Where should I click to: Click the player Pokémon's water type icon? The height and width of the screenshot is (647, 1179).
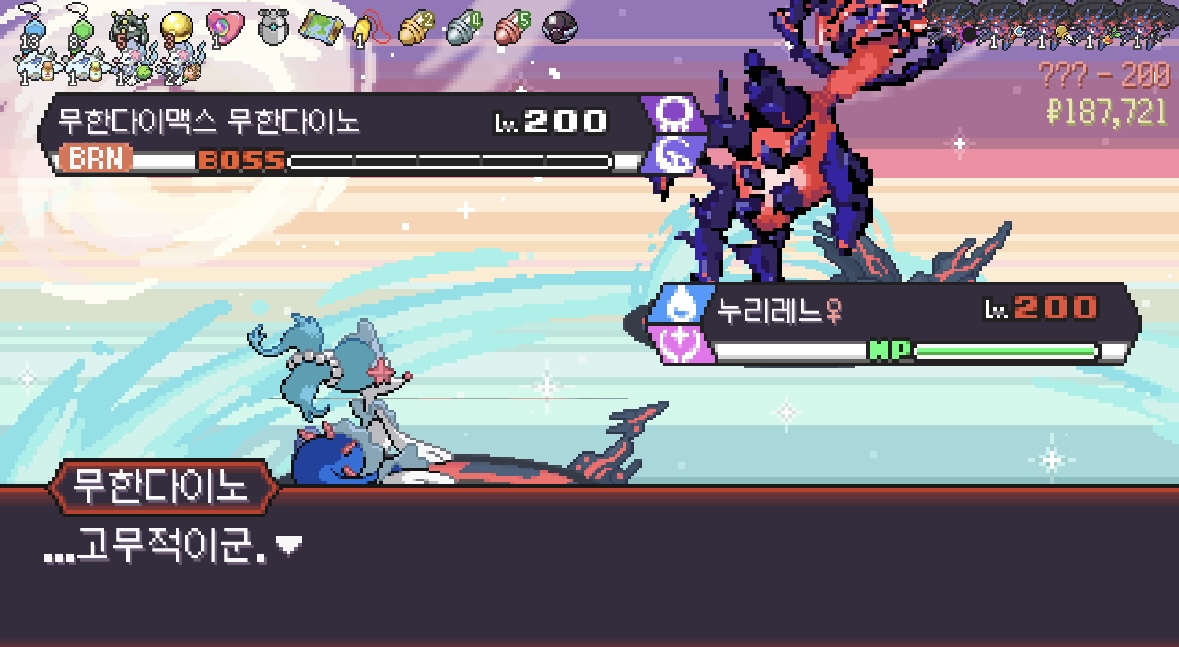[678, 304]
